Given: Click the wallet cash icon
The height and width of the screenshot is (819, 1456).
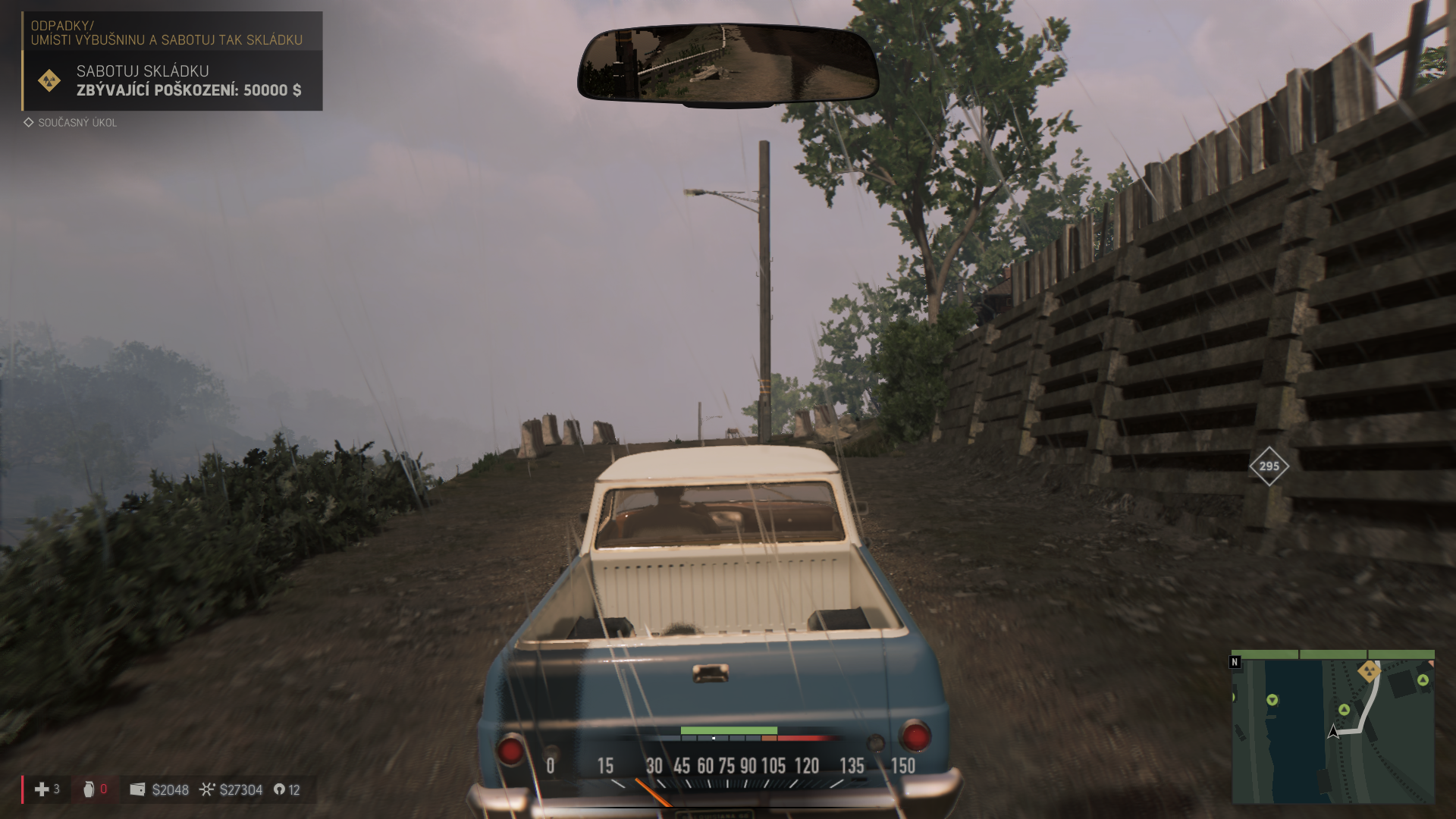Looking at the screenshot, I should (137, 789).
